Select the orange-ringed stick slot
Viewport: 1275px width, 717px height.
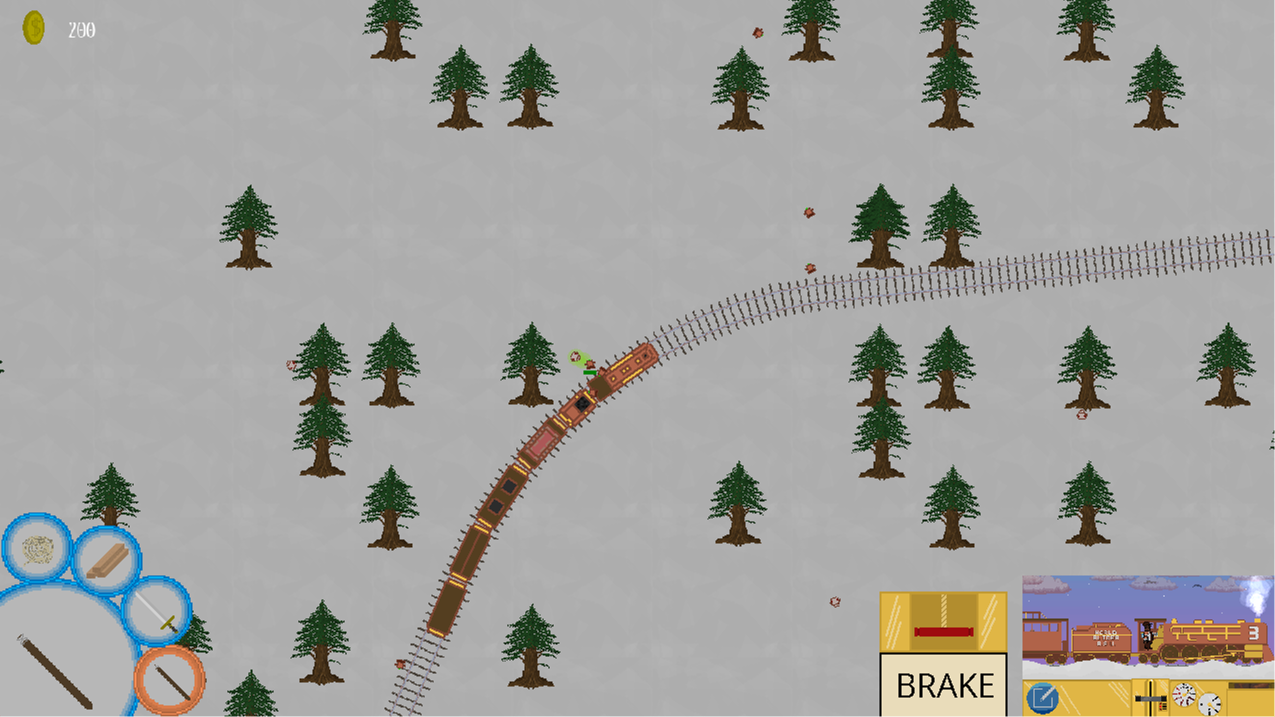tap(169, 679)
